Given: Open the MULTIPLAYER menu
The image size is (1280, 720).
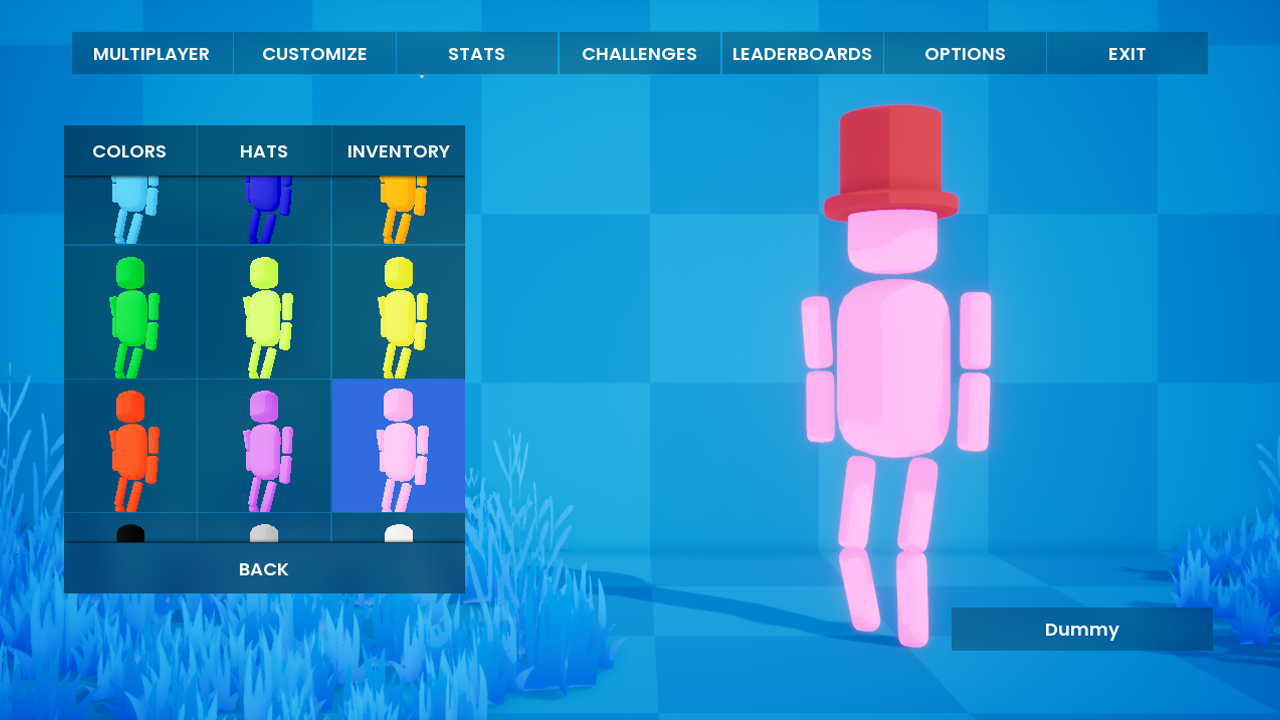Looking at the screenshot, I should pyautogui.click(x=152, y=53).
